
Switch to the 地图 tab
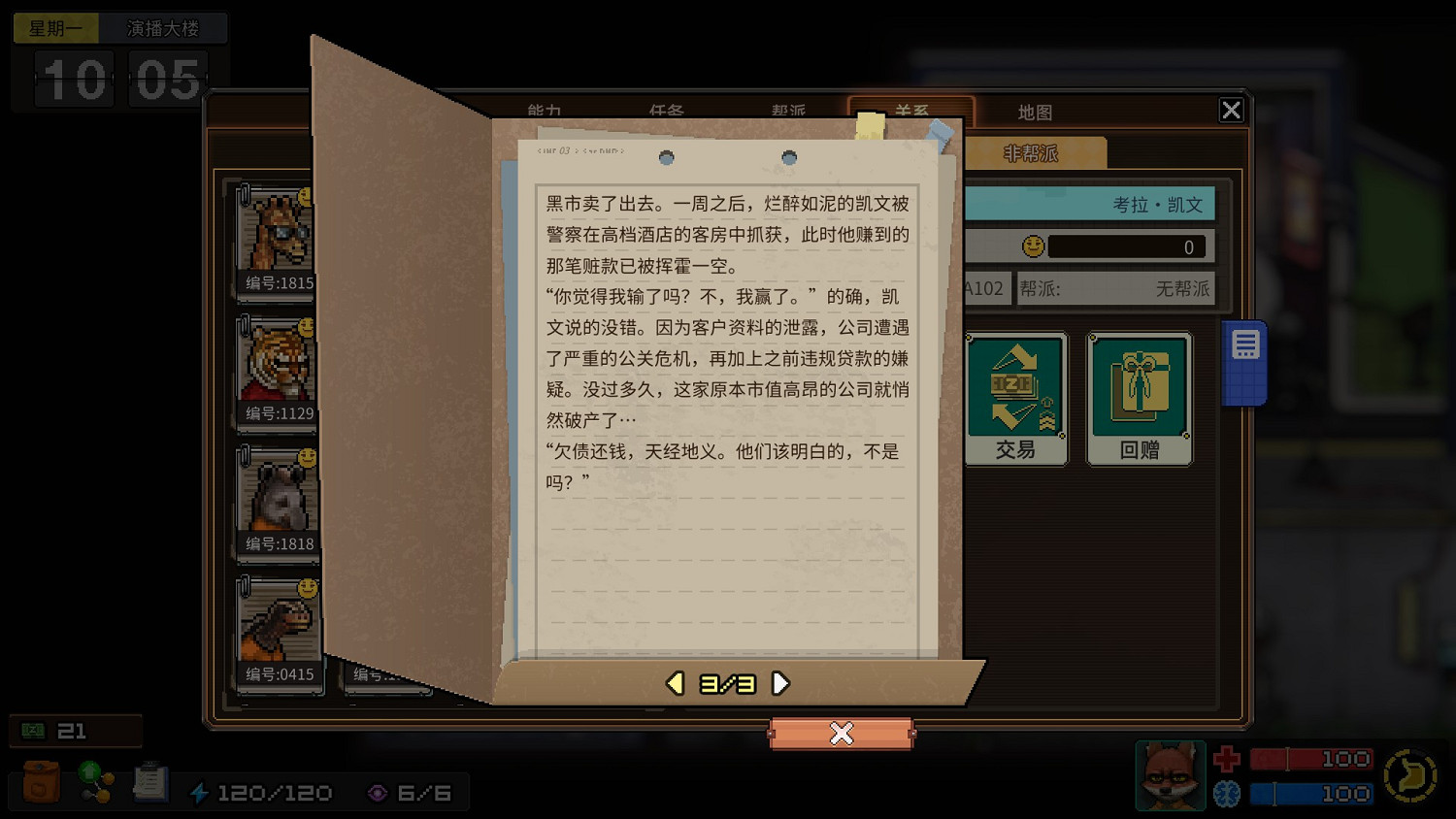pos(1035,112)
